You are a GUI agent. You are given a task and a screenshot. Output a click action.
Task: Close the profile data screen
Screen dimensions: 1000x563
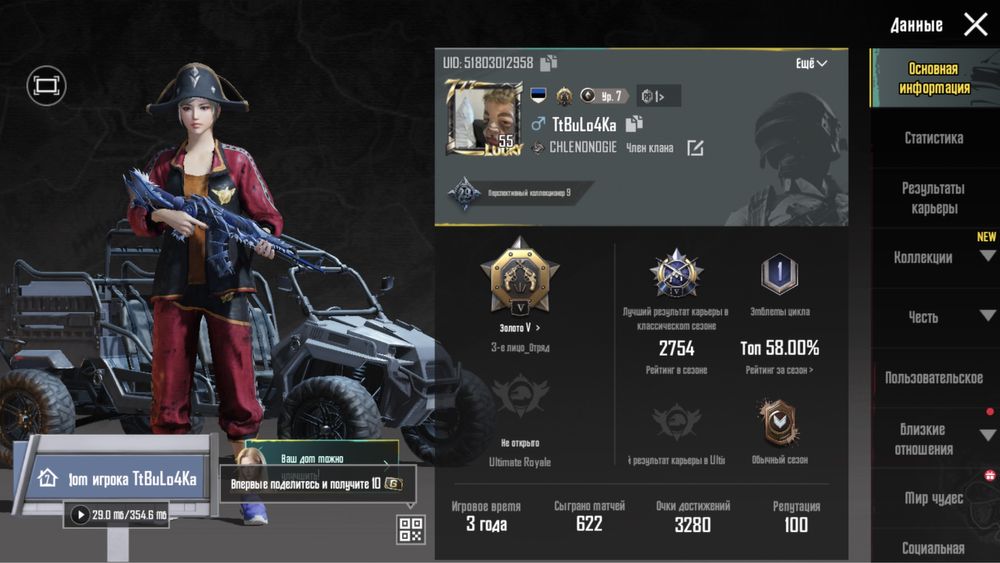[975, 25]
